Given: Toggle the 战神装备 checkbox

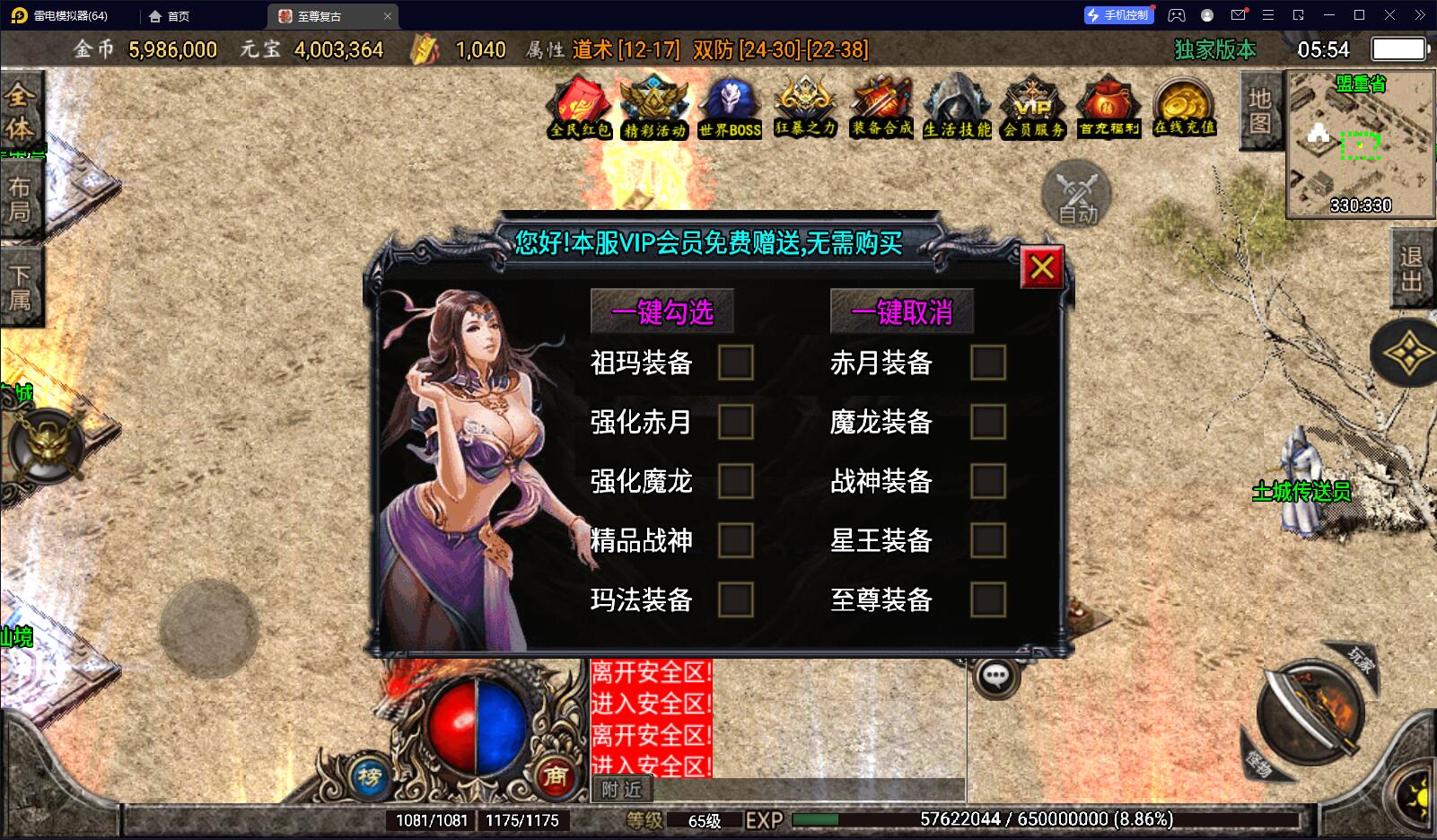Looking at the screenshot, I should pyautogui.click(x=988, y=481).
